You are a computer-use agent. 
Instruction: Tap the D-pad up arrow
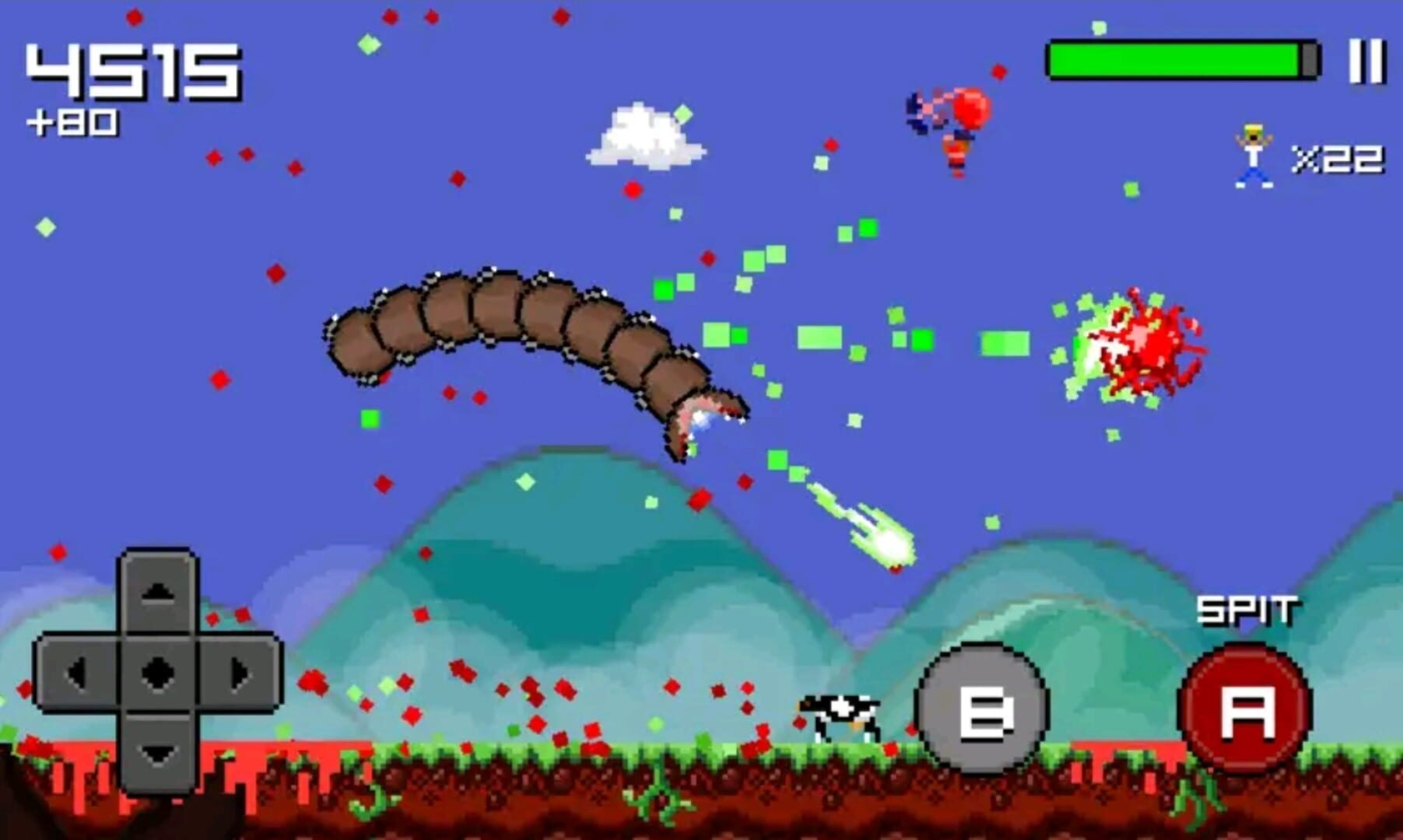[158, 593]
